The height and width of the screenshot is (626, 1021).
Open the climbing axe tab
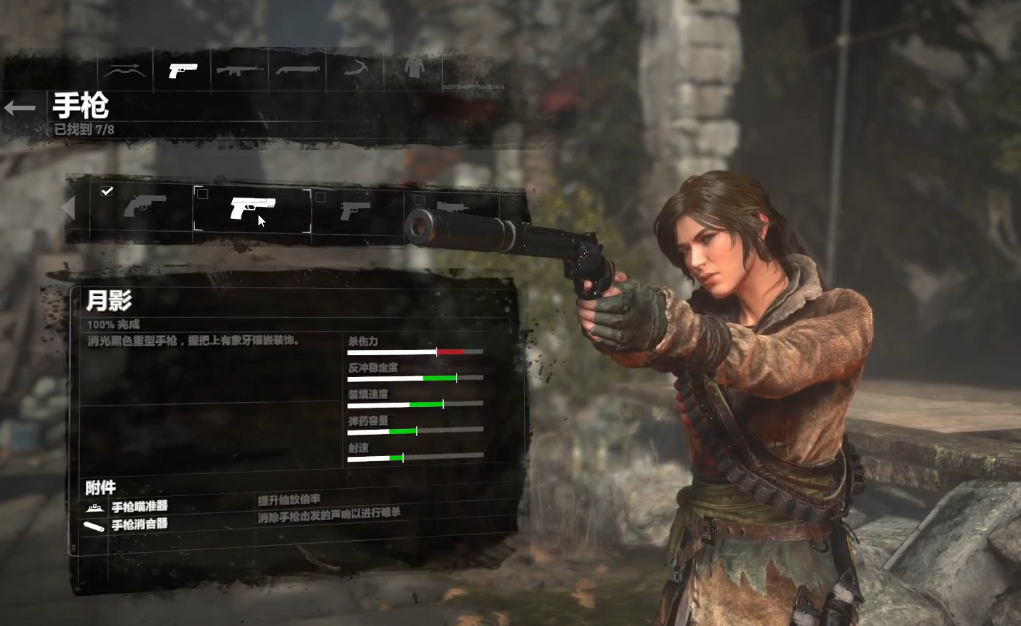pyautogui.click(x=355, y=70)
